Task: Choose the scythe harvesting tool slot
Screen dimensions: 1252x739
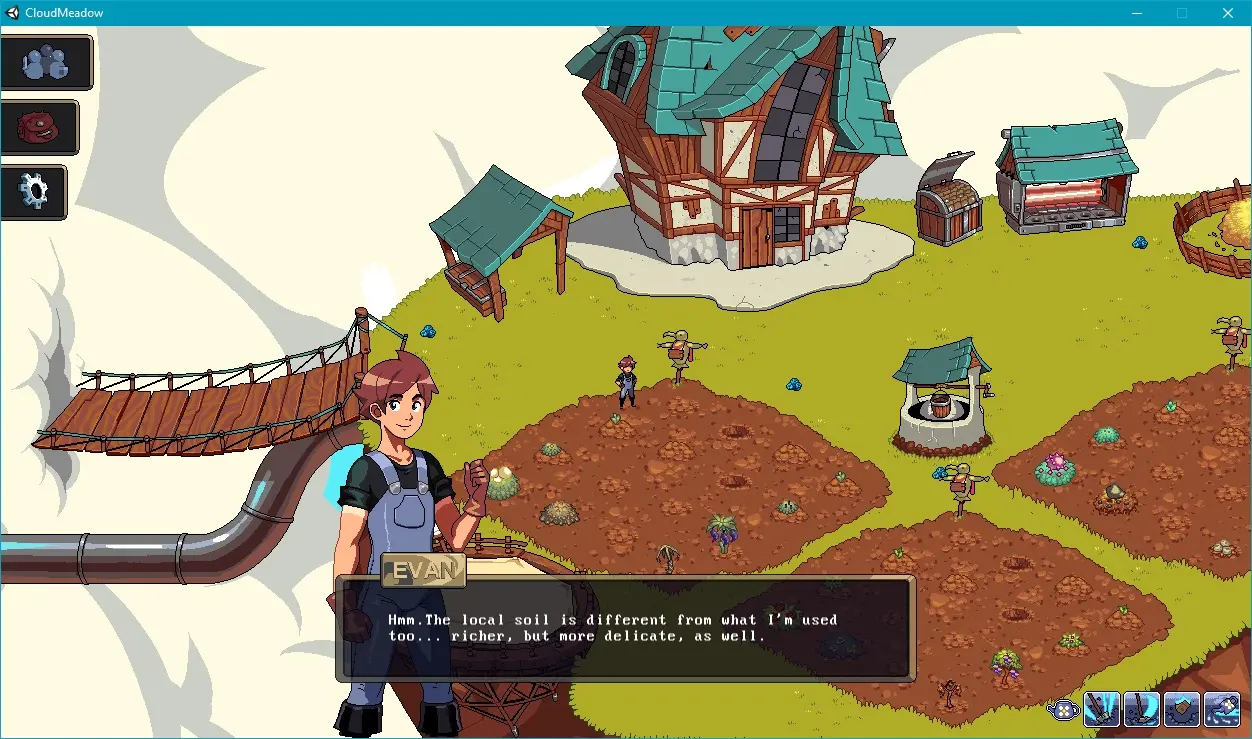Action: point(1142,708)
